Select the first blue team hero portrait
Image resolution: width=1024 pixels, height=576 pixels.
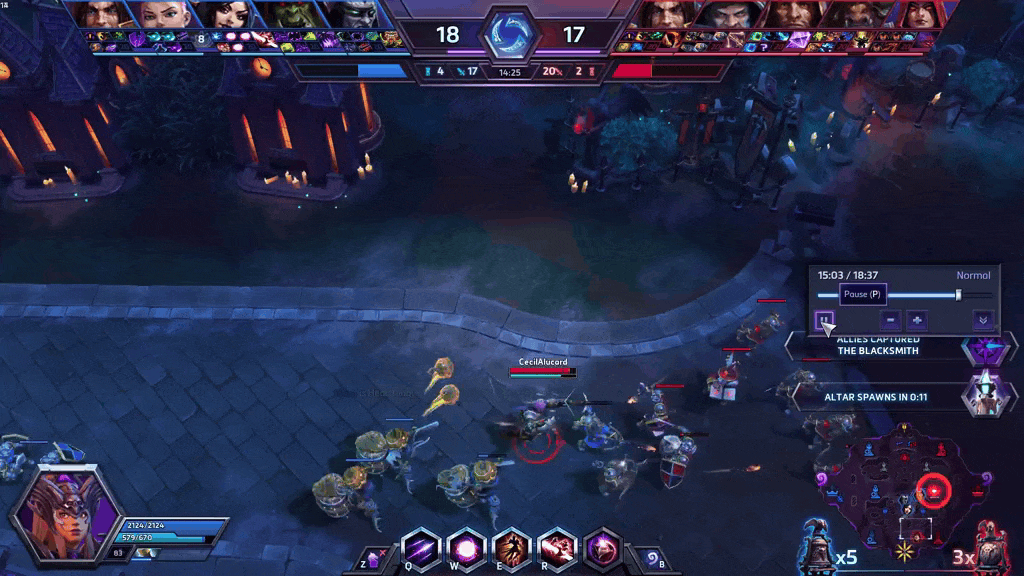[x=100, y=14]
